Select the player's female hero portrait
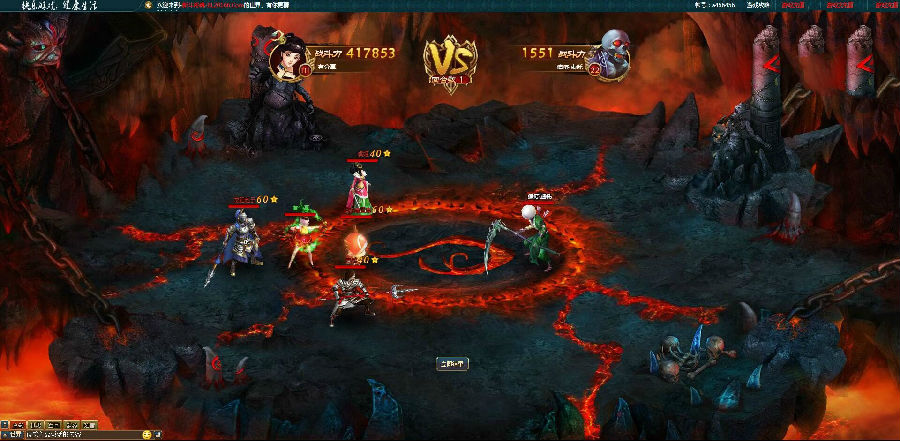Viewport: 900px width, 441px height. 287,56
